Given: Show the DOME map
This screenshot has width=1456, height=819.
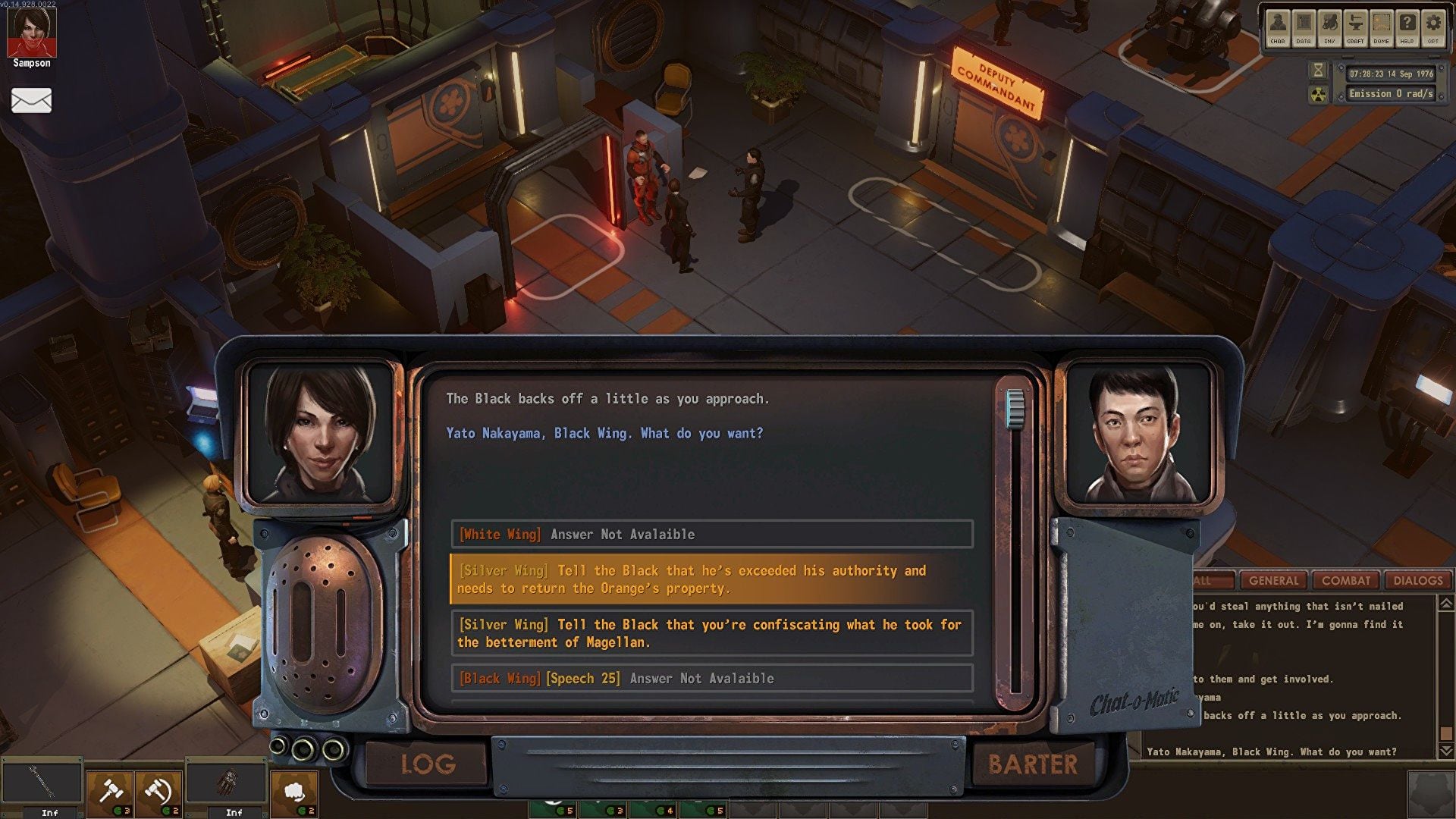Looking at the screenshot, I should [1382, 29].
